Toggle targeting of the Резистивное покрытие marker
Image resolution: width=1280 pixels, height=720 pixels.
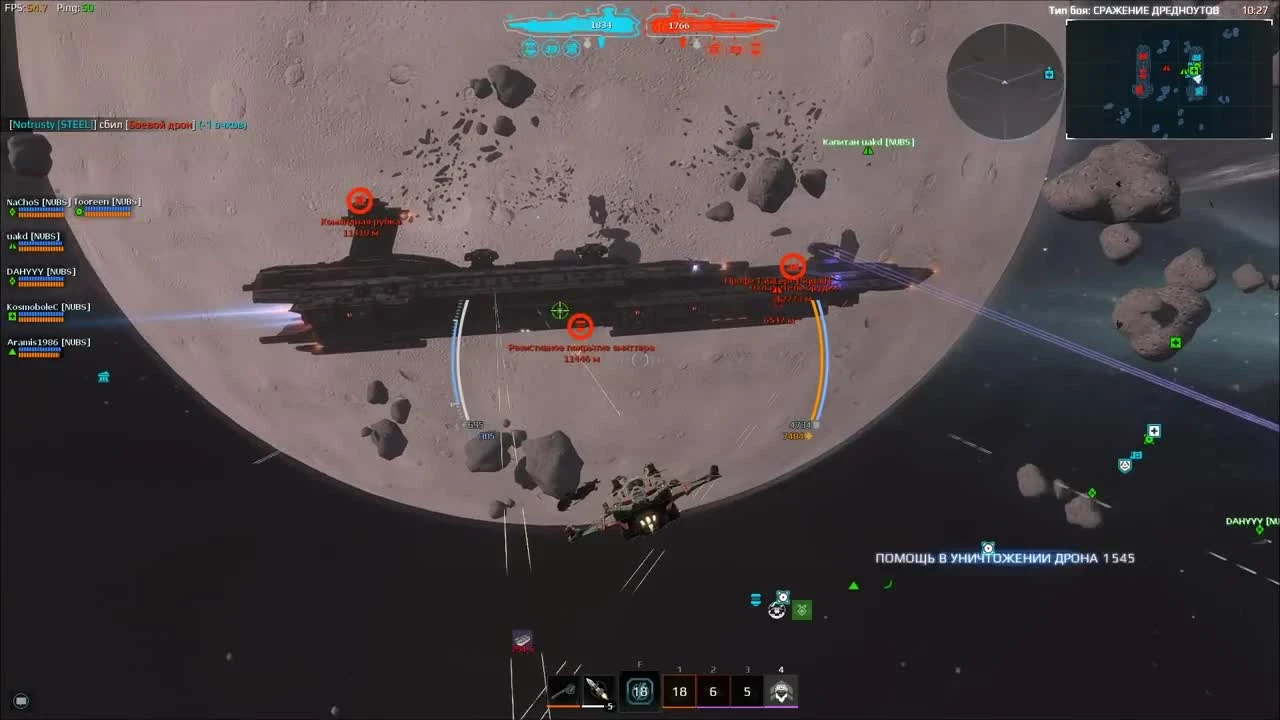tap(581, 326)
